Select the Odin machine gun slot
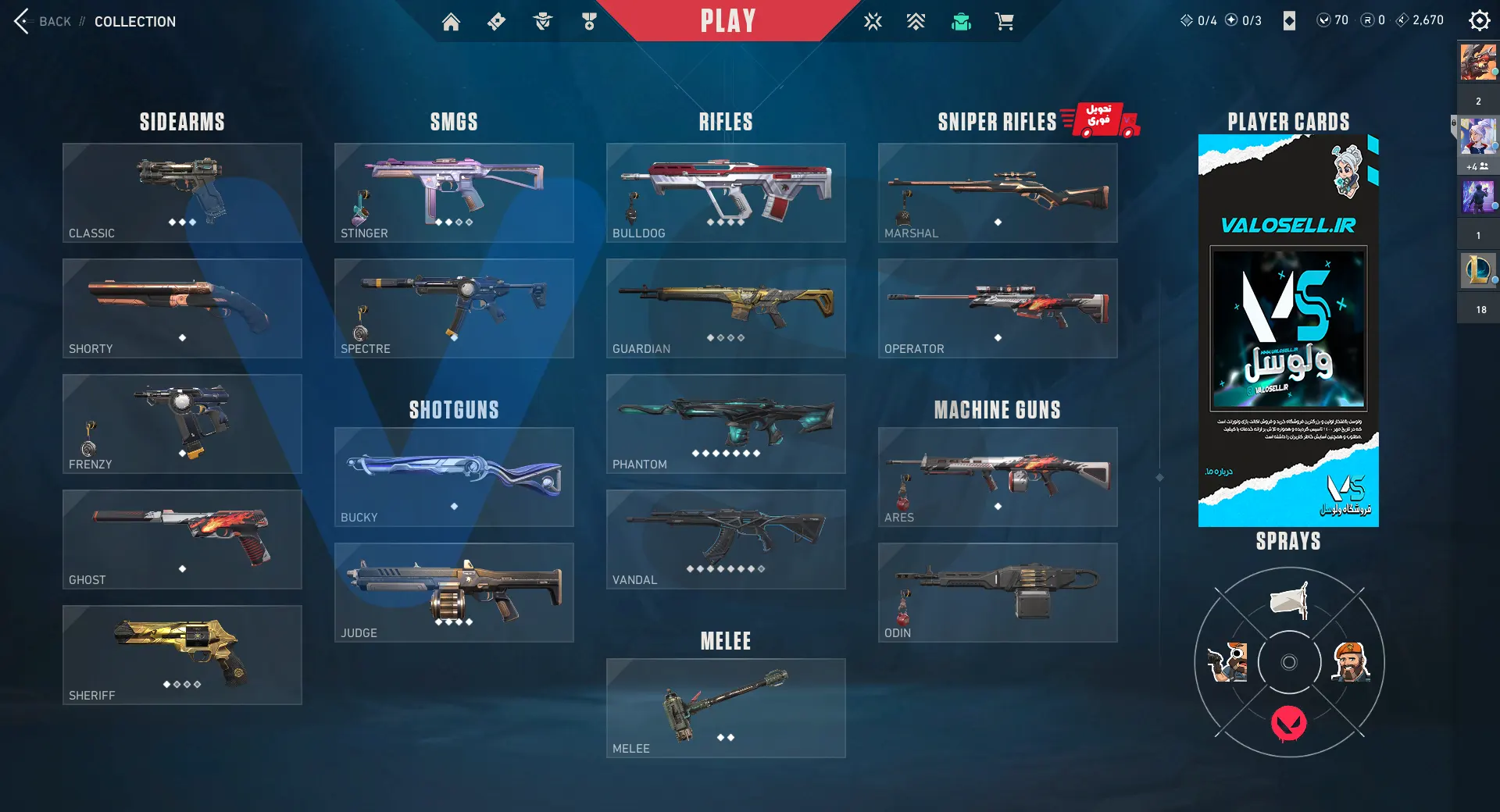This screenshot has height=812, width=1500. point(998,592)
